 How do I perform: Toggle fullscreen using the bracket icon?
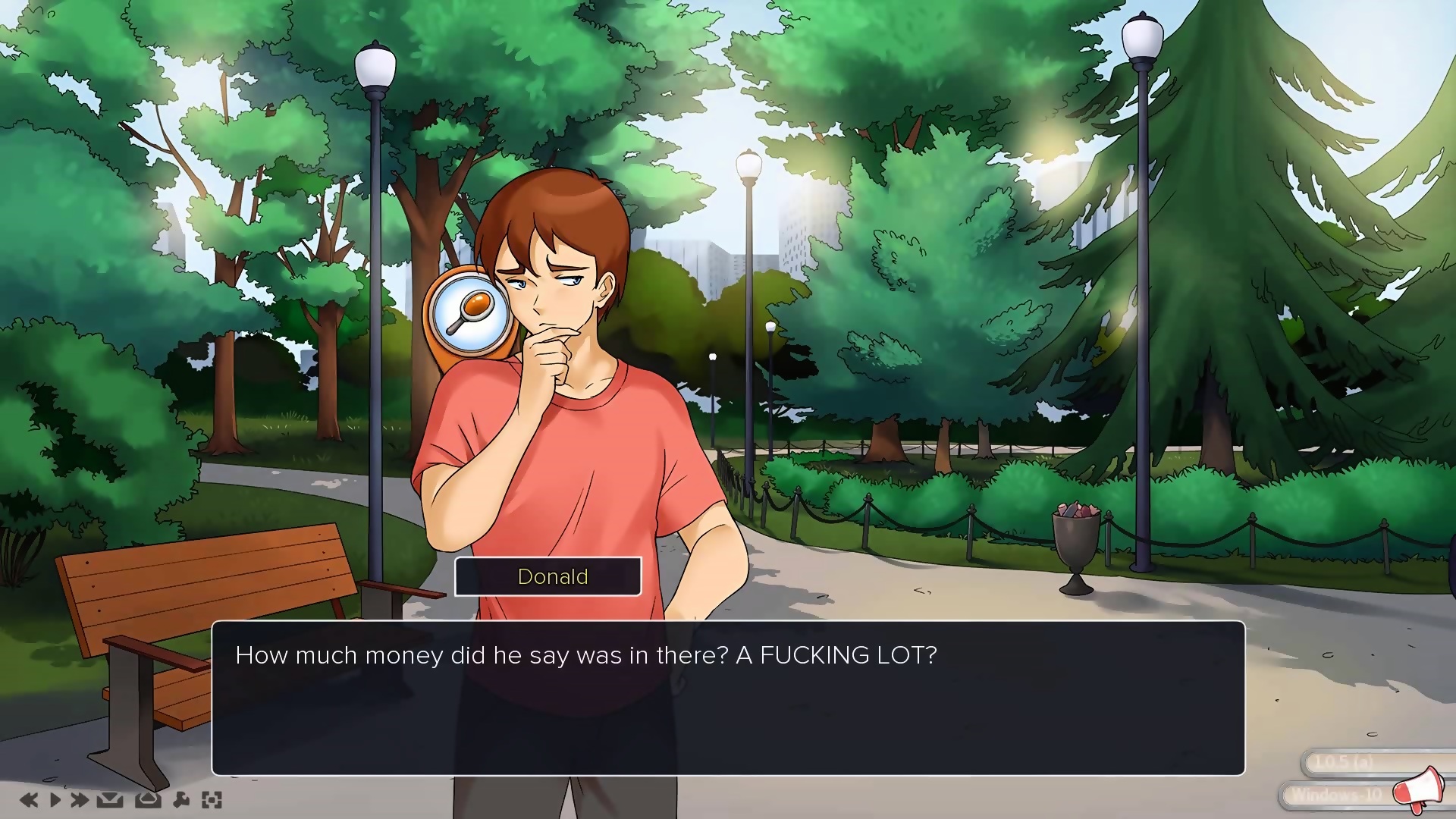212,799
